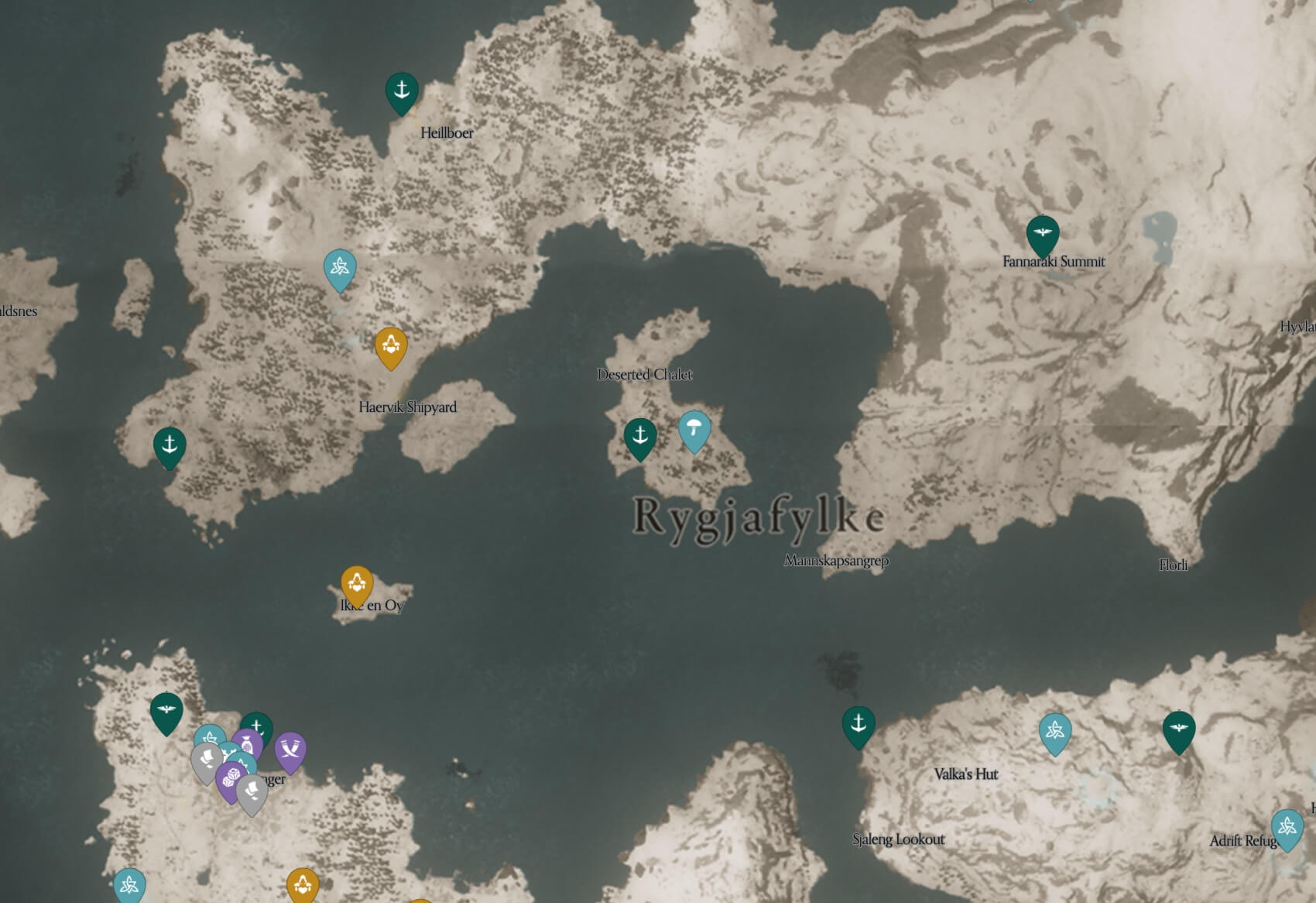Image resolution: width=1316 pixels, height=903 pixels.
Task: Click the money bag wealth marker near Stavanger
Action: pyautogui.click(x=248, y=743)
